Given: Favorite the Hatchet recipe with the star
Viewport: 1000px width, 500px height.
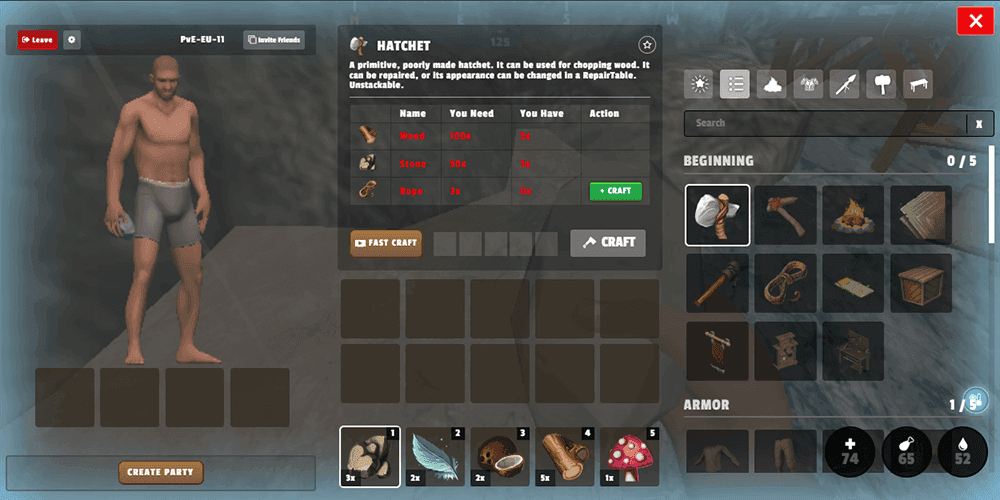Looking at the screenshot, I should tap(647, 45).
